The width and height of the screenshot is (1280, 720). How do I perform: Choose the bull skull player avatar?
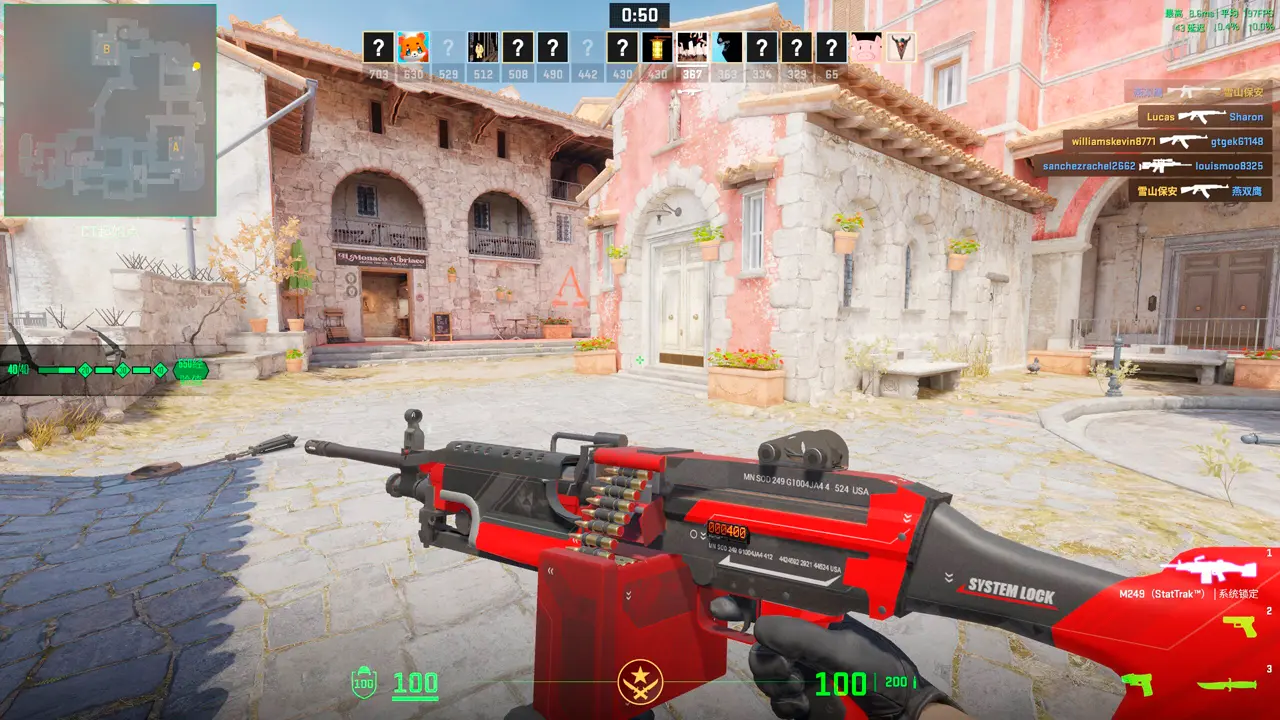pos(900,47)
